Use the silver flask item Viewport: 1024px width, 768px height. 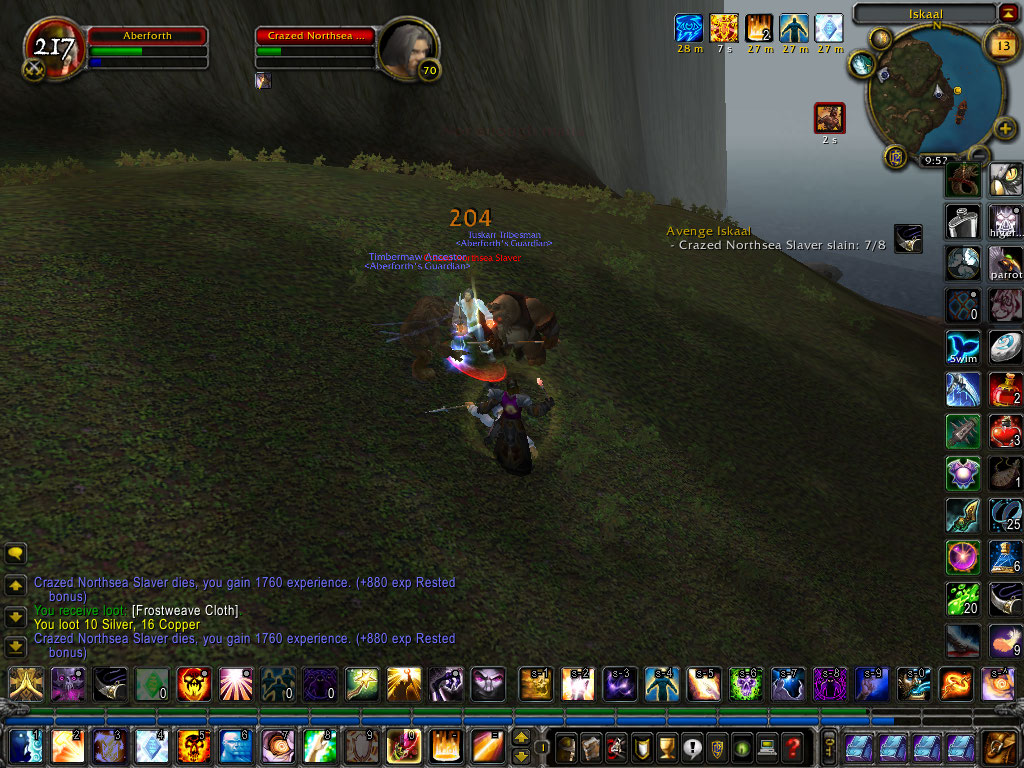[963, 220]
